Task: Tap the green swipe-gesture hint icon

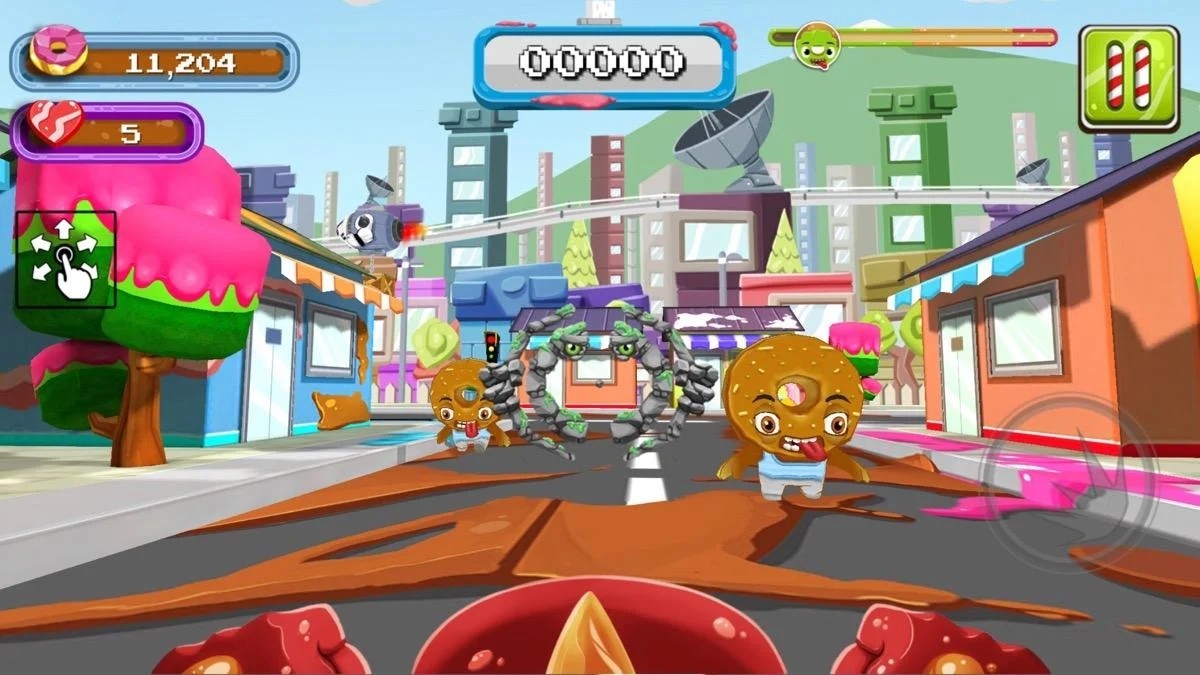Action: 65,259
